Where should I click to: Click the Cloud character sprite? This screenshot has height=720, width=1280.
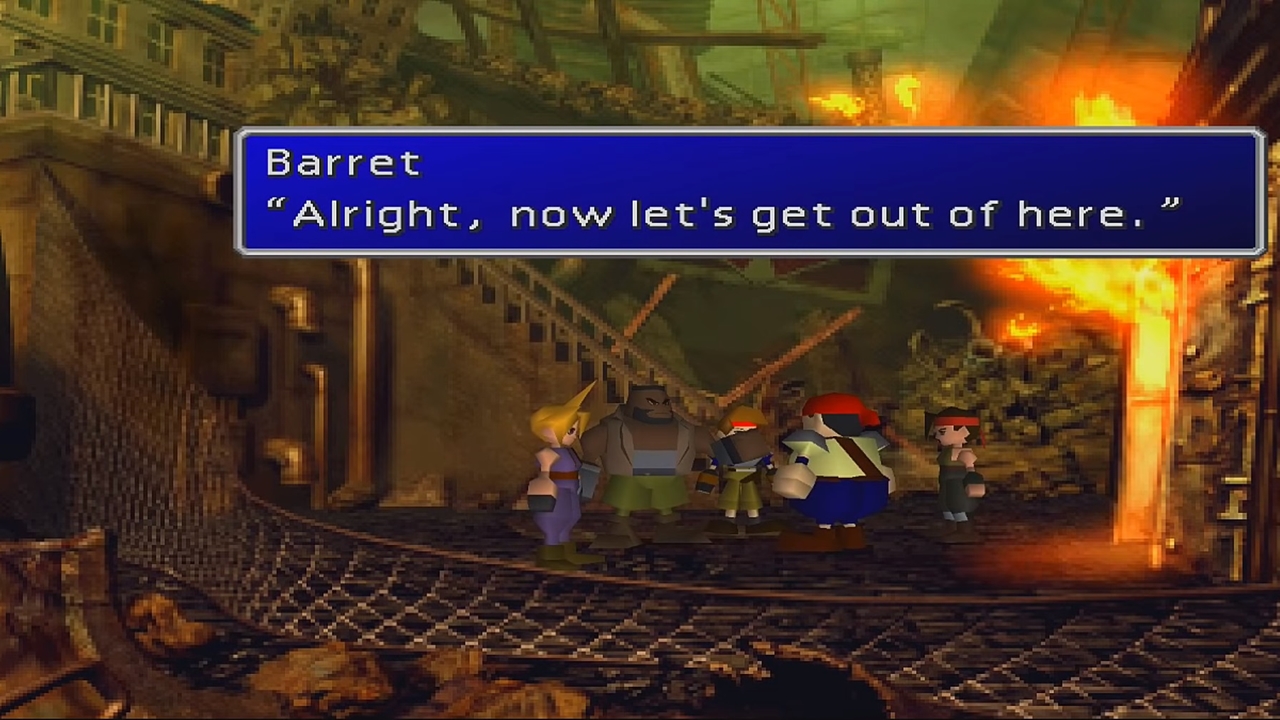pyautogui.click(x=555, y=470)
